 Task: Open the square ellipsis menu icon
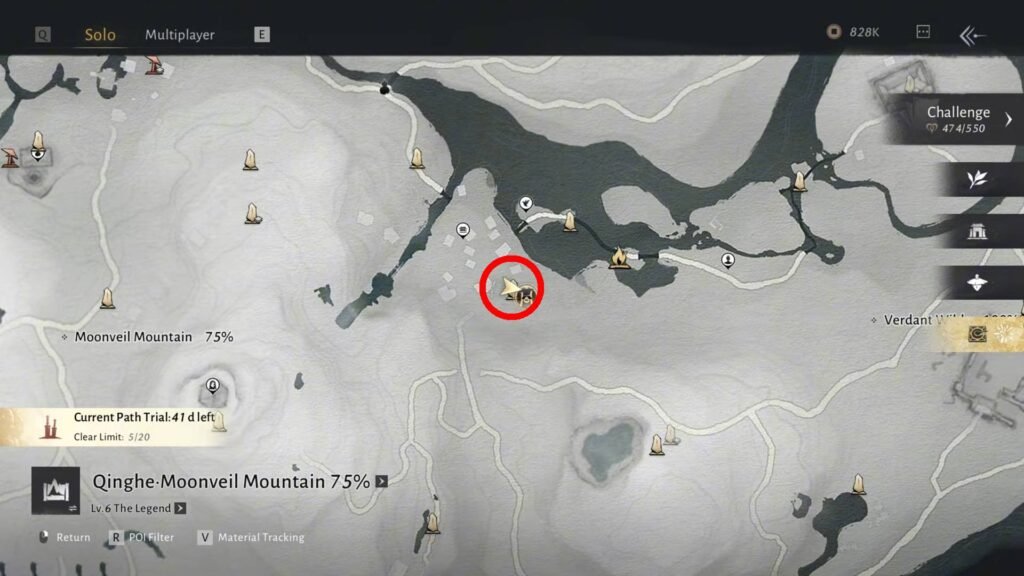pyautogui.click(x=923, y=33)
